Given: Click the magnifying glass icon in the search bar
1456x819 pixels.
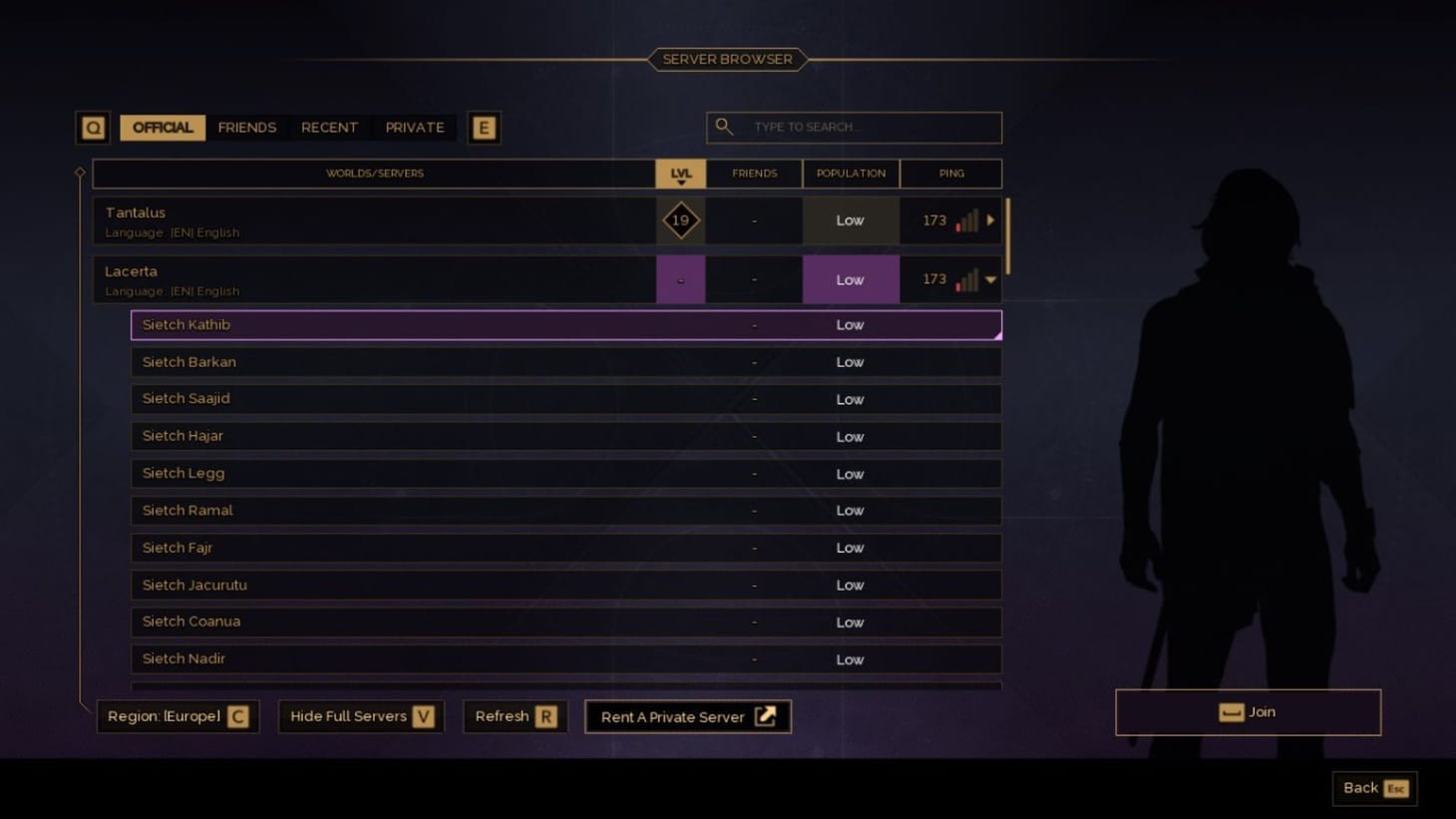Looking at the screenshot, I should (x=724, y=127).
